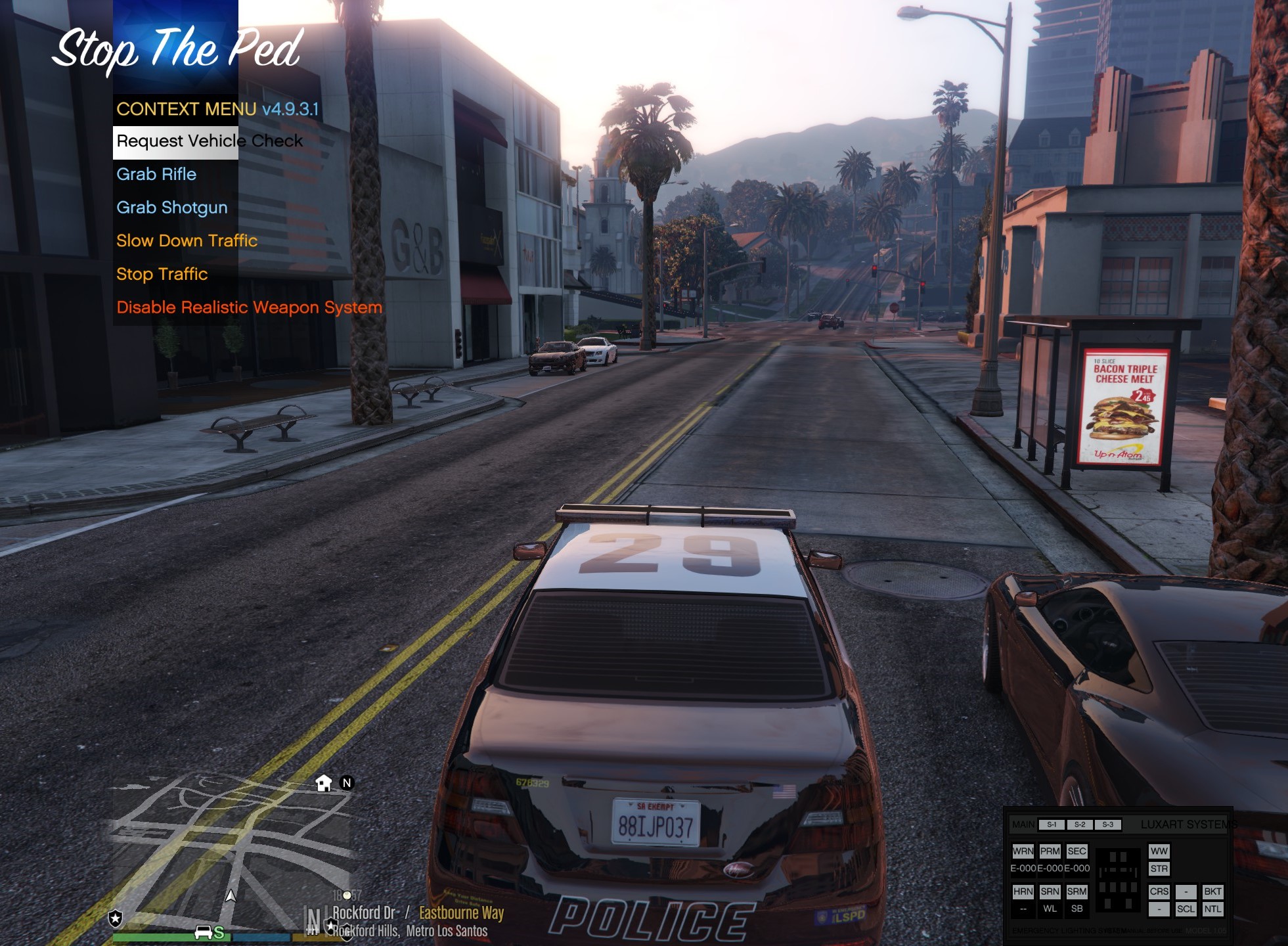Viewport: 1288px width, 946px height.
Task: Switch Luxart panel to S-2
Action: pos(1080,824)
